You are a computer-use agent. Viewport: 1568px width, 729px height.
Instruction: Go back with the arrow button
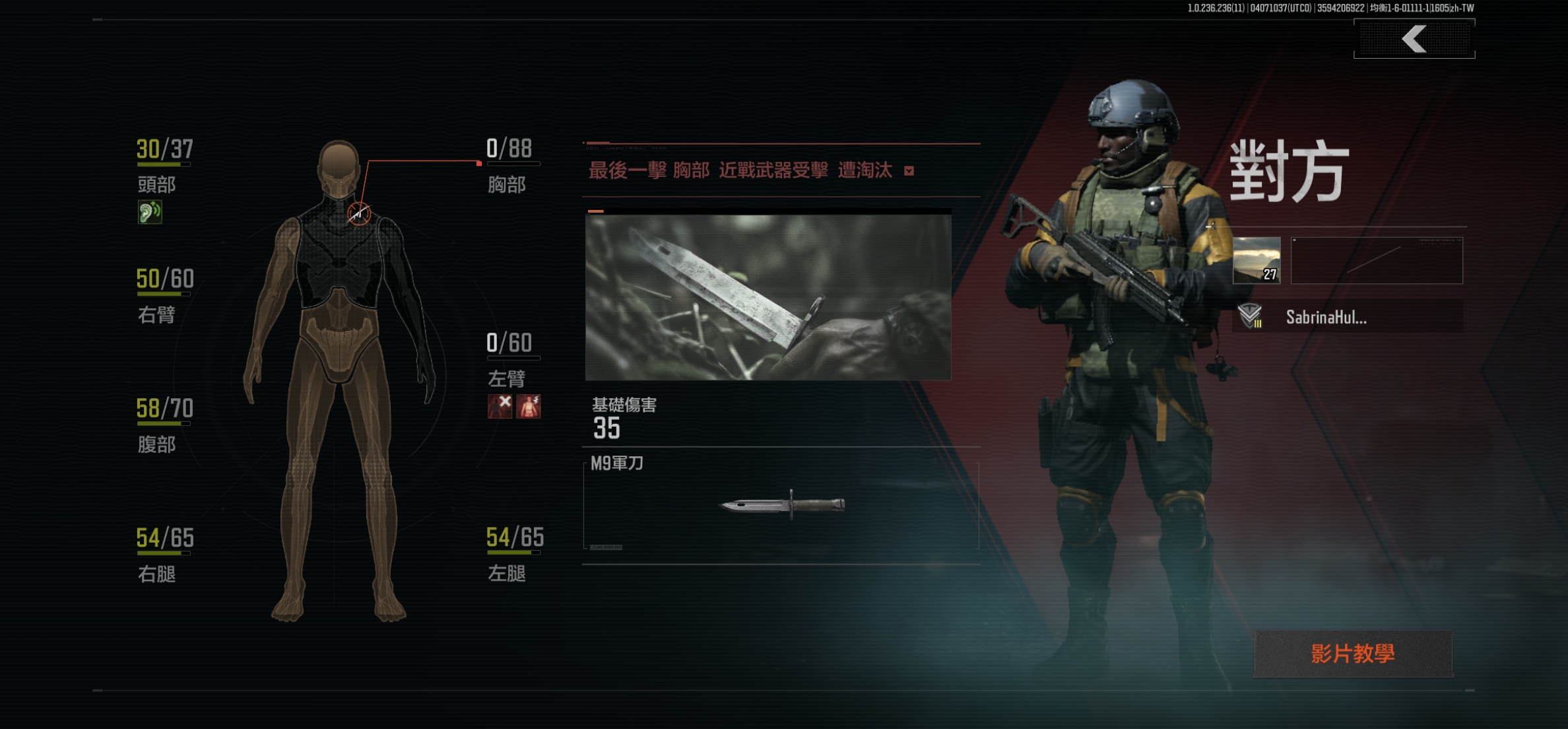(x=1414, y=39)
